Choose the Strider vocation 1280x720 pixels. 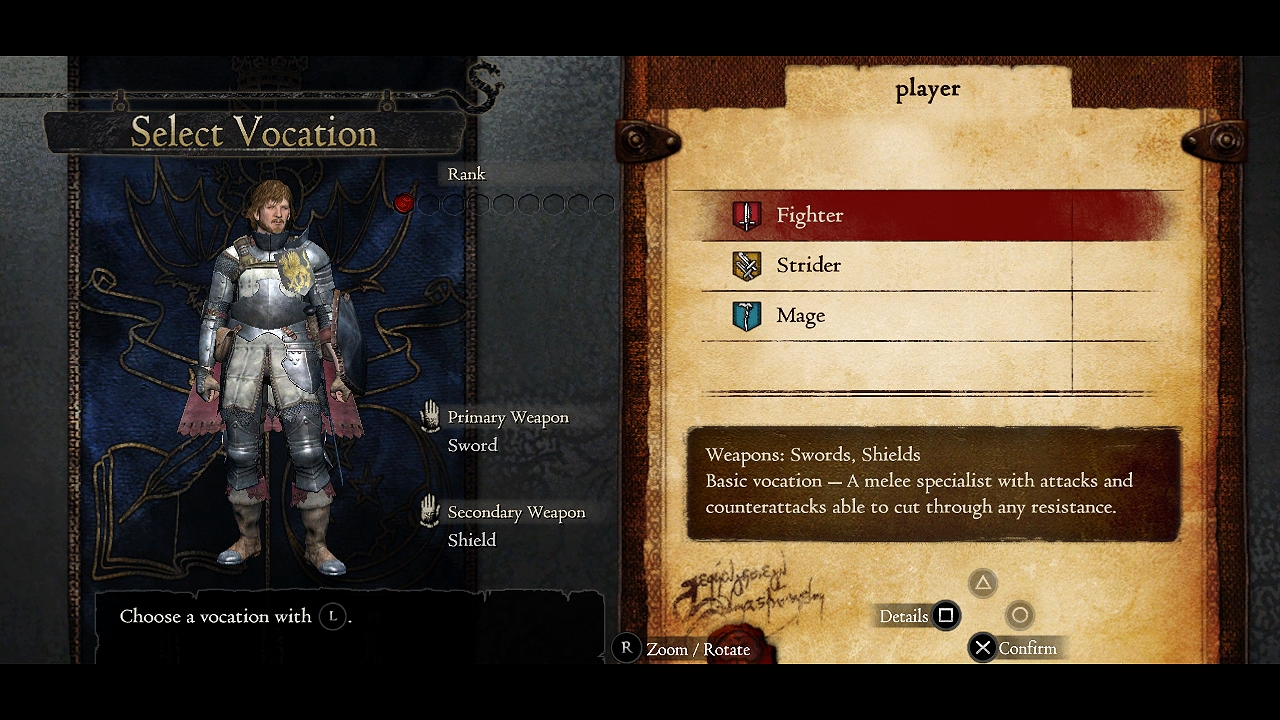pos(808,265)
